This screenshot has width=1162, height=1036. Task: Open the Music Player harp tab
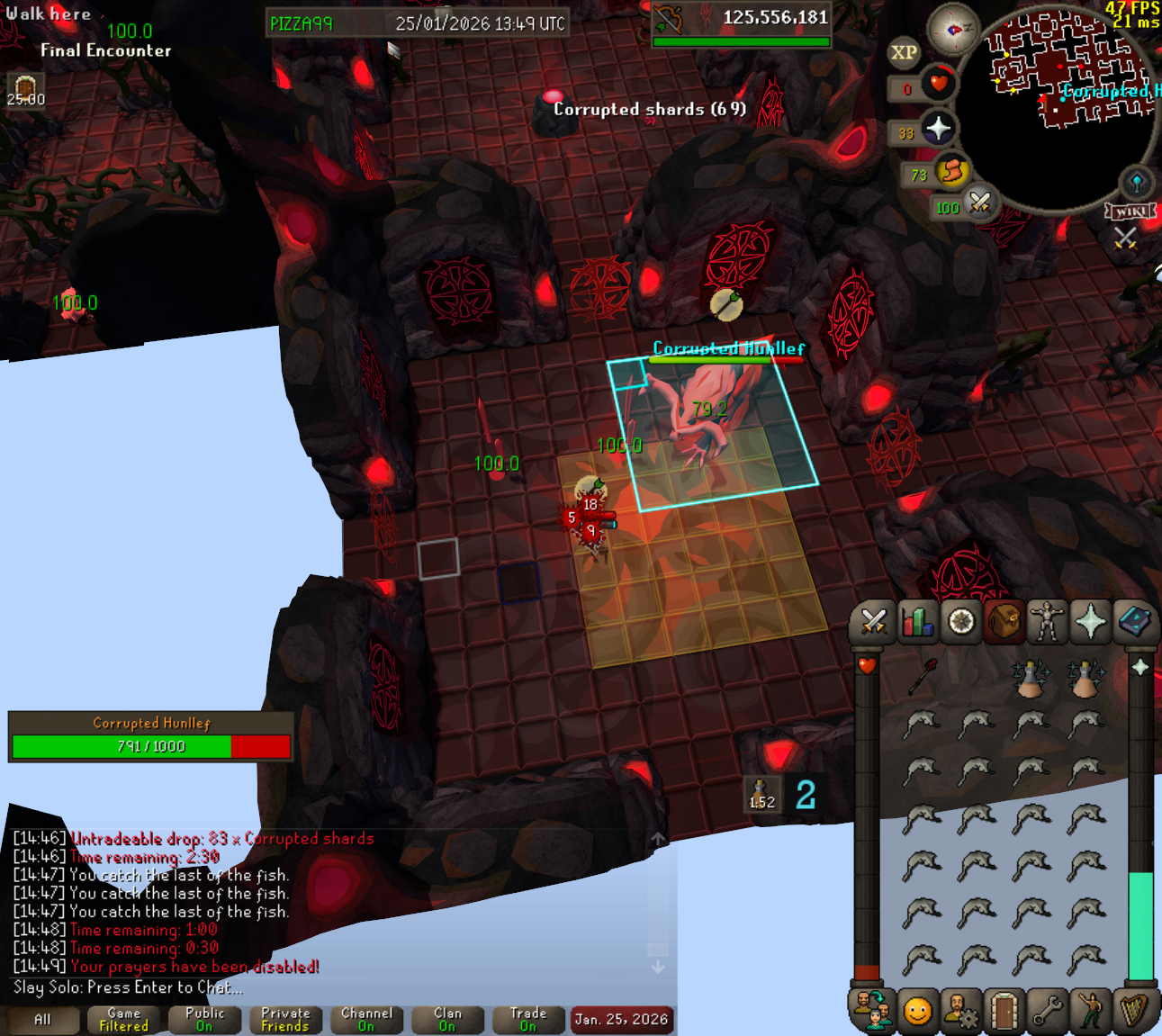[x=1134, y=1012]
